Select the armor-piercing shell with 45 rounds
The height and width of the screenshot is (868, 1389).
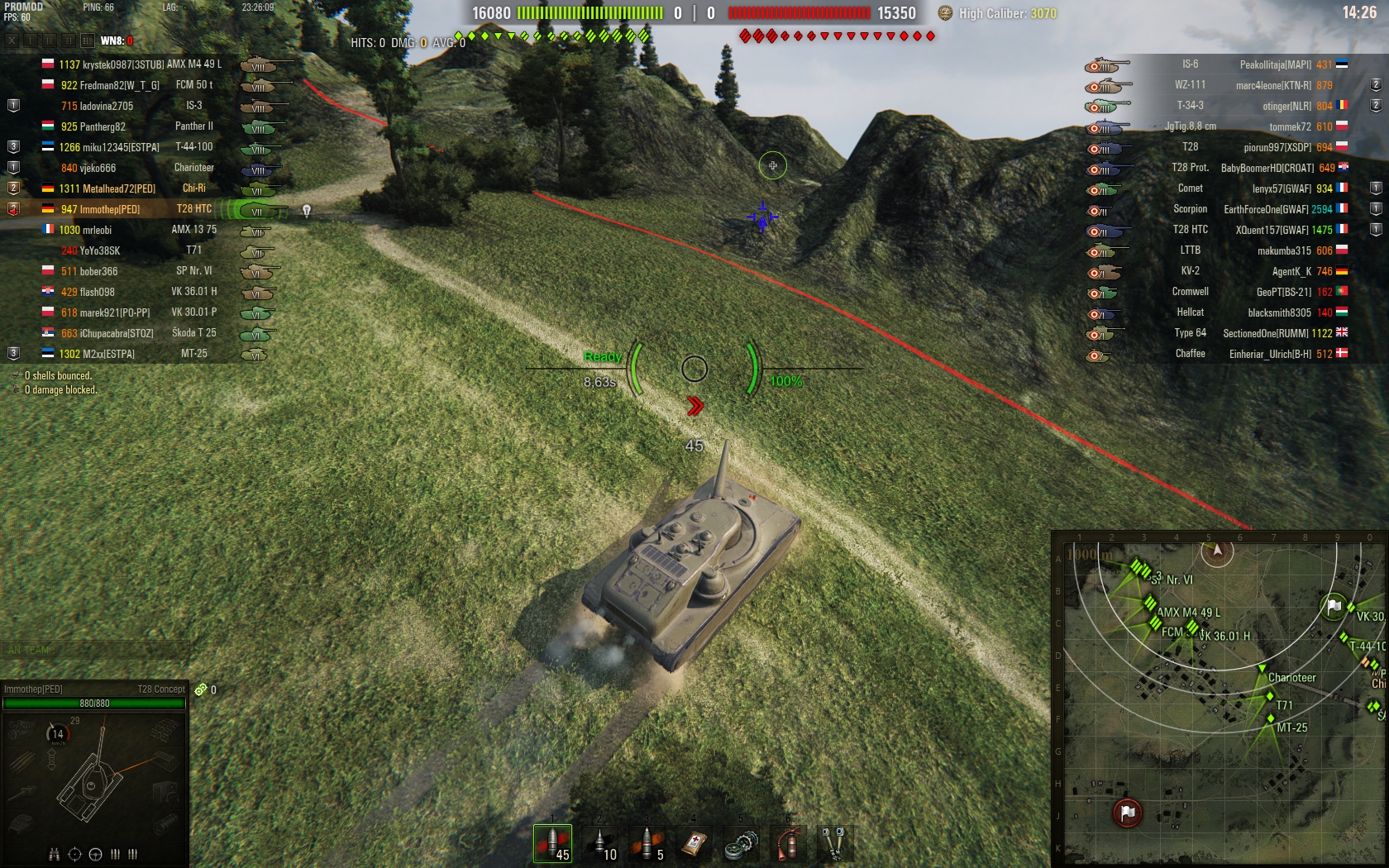[553, 844]
